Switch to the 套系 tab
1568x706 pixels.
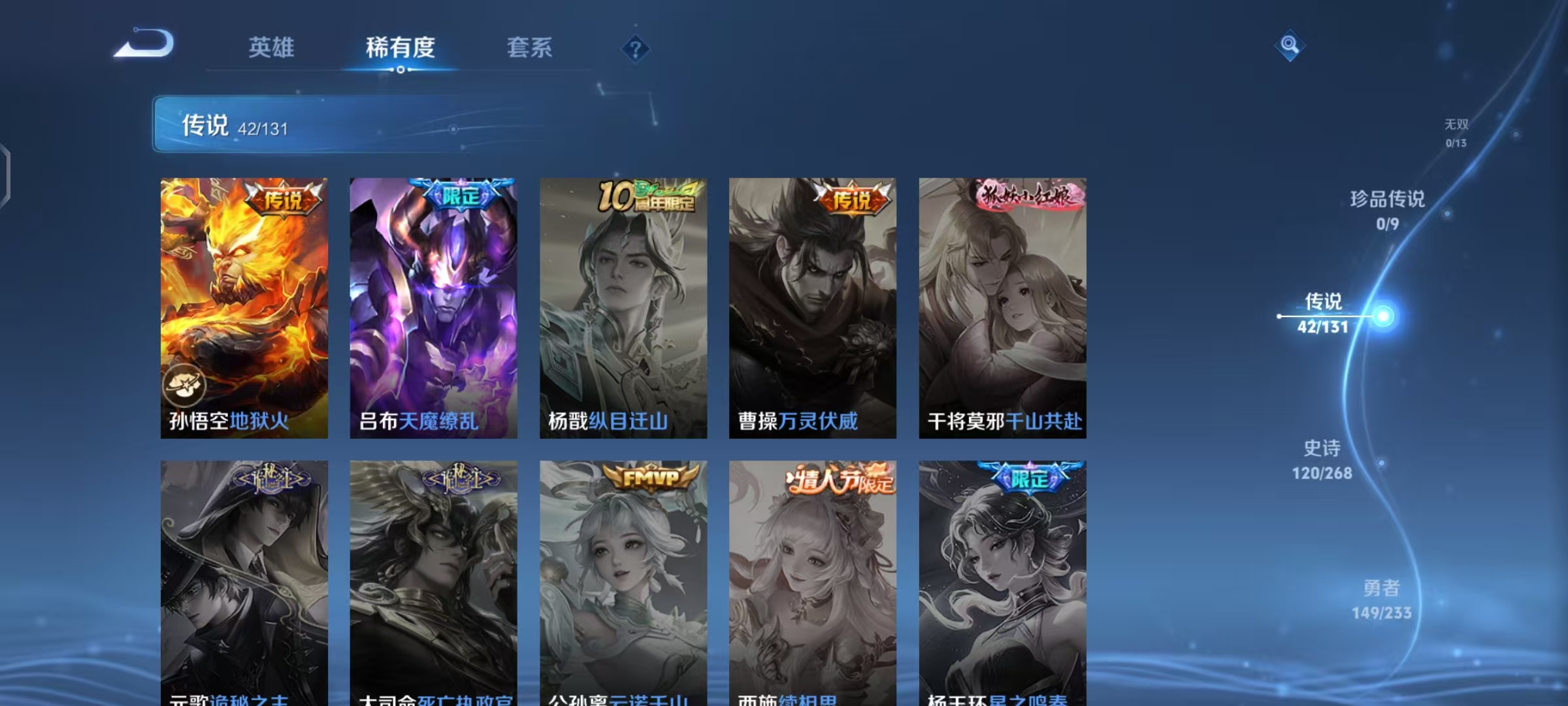point(529,48)
